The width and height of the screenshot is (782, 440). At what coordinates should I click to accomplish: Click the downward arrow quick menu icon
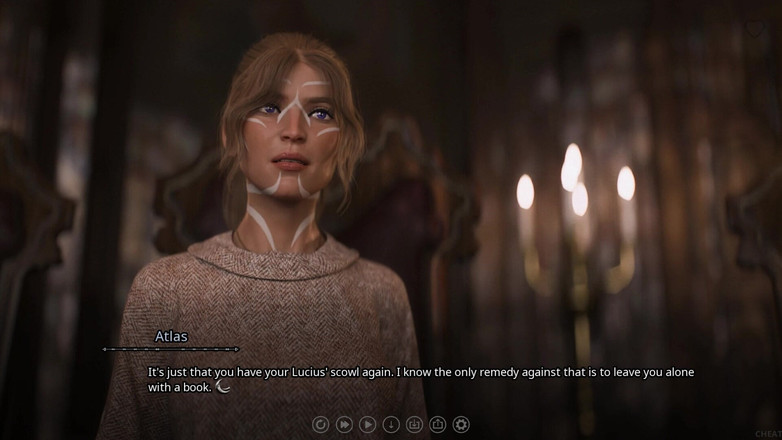pos(391,424)
